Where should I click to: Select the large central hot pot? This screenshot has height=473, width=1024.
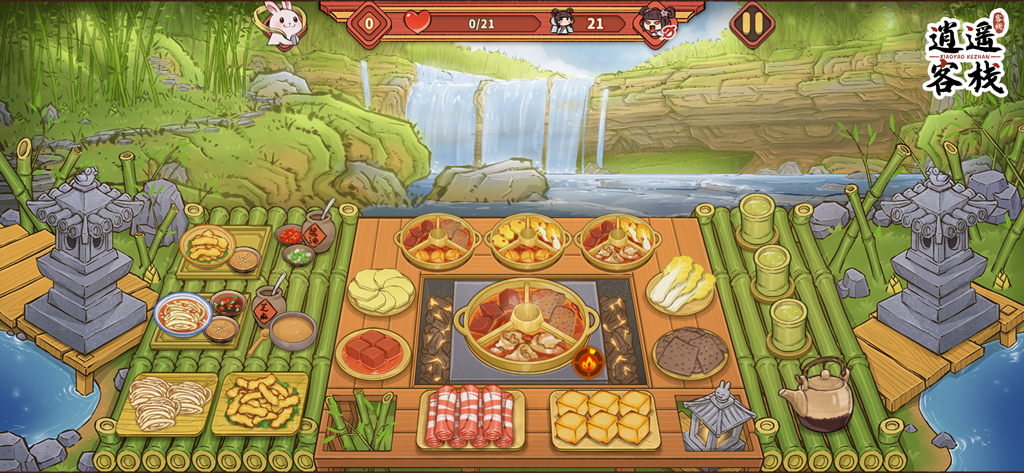click(x=524, y=320)
